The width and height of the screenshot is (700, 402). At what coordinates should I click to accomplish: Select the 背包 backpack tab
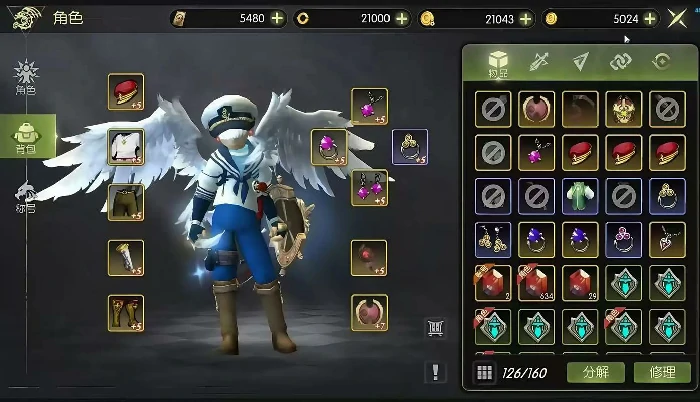click(26, 136)
